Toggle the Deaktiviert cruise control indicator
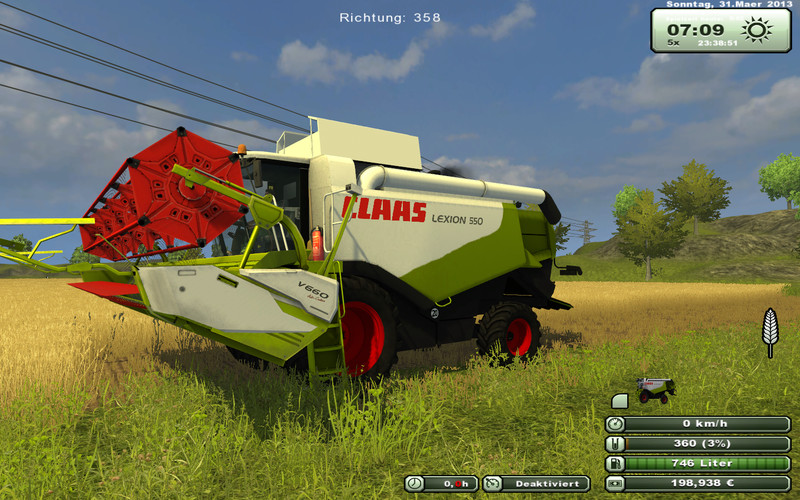The image size is (800, 500). (x=536, y=484)
